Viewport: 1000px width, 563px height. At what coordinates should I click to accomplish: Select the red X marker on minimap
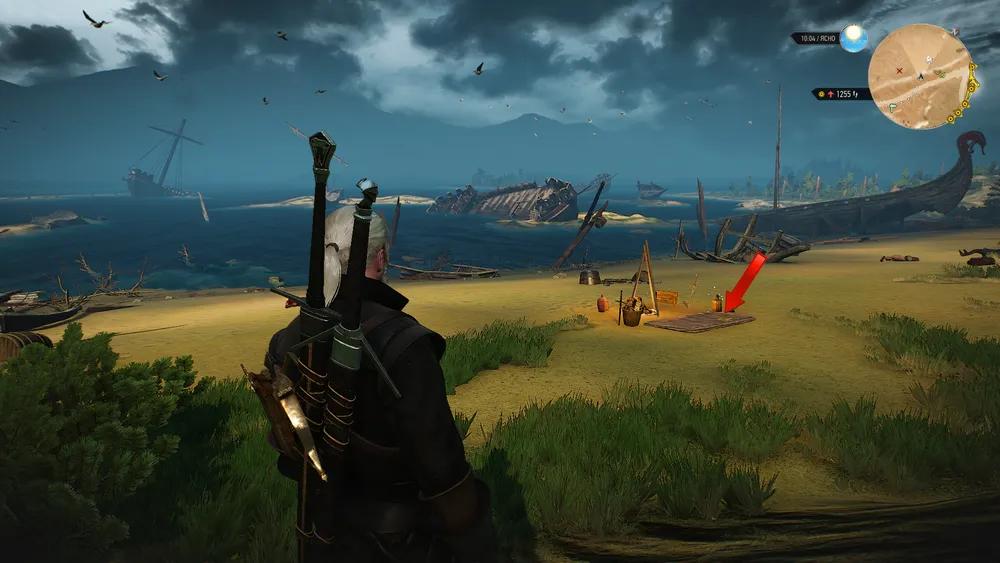pos(900,71)
